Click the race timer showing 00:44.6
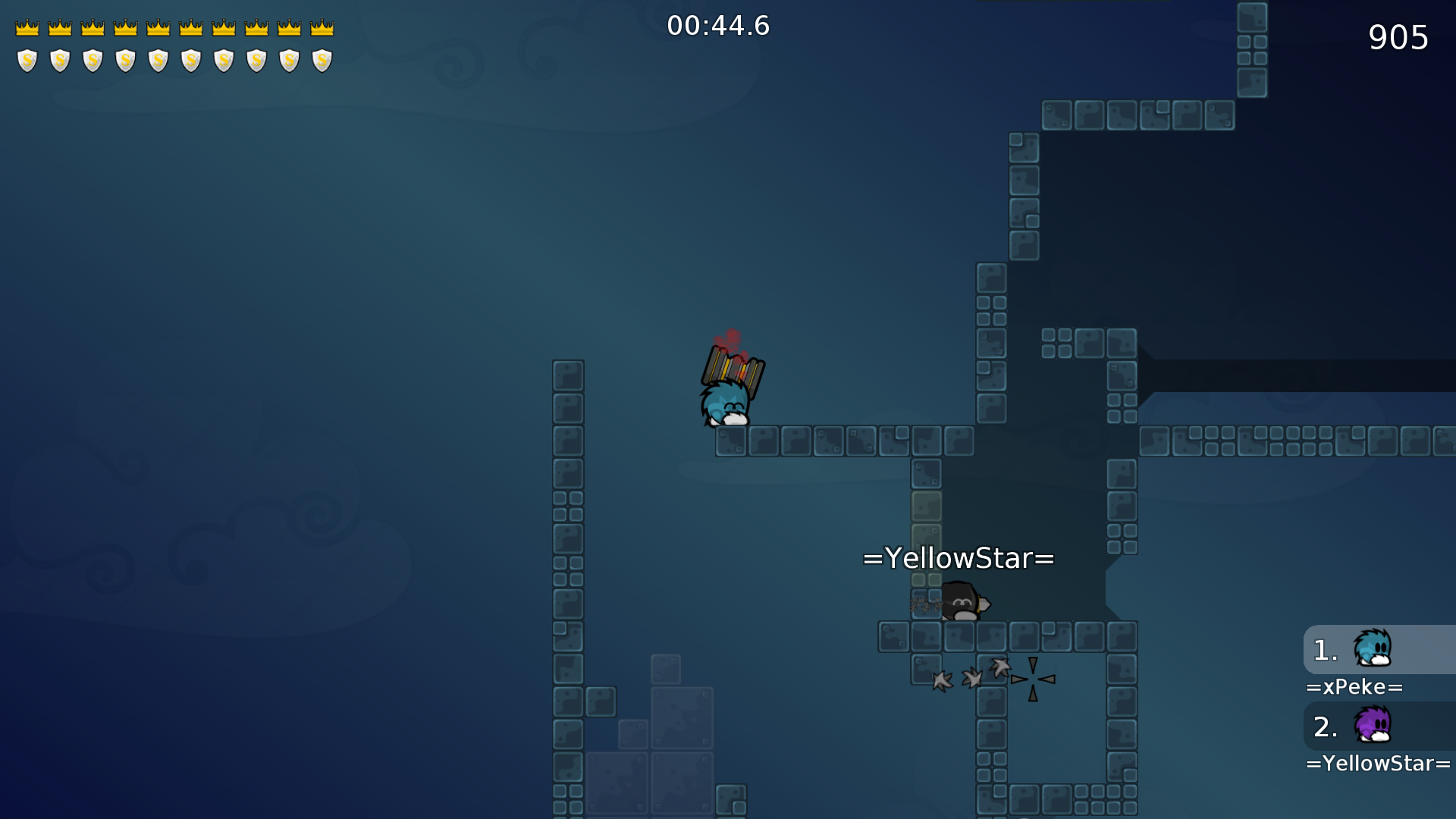The height and width of the screenshot is (819, 1456). coord(718,25)
